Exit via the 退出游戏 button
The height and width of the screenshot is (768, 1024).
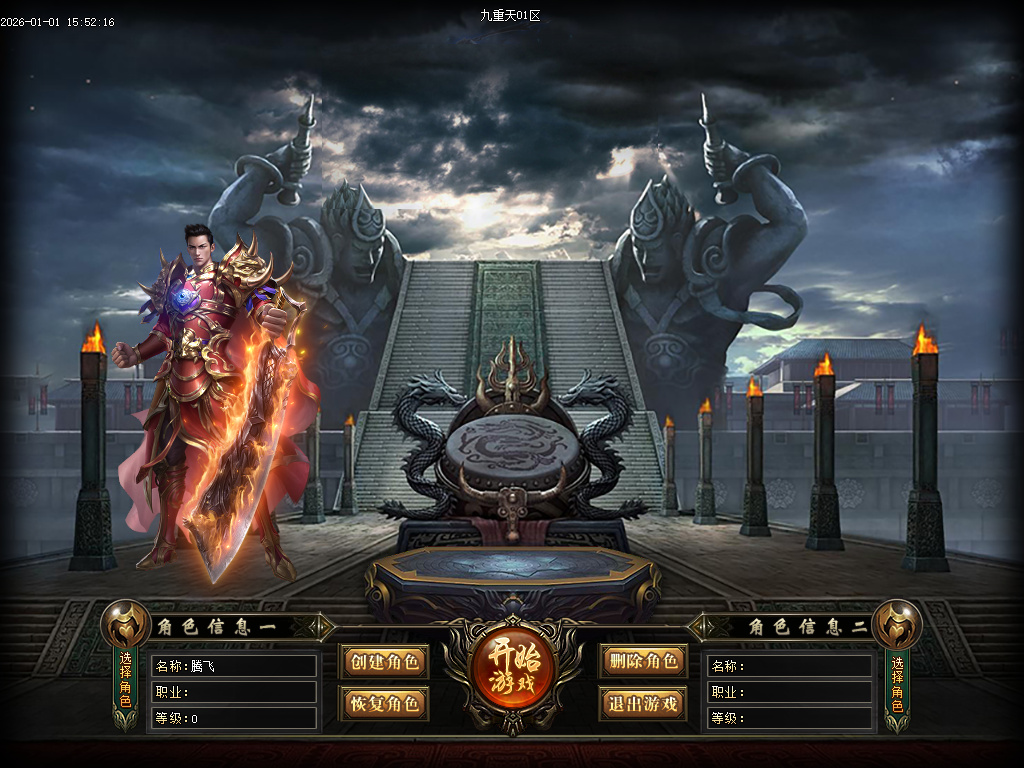click(x=643, y=703)
